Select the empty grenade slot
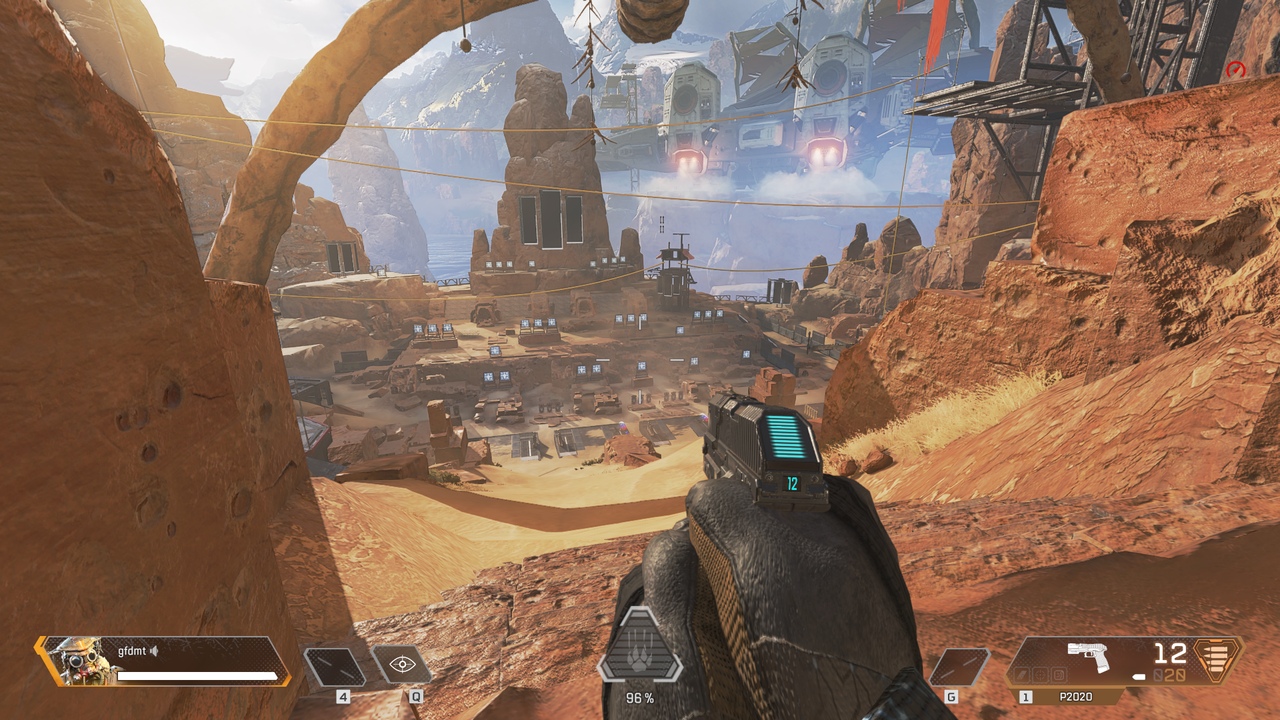 (959, 667)
